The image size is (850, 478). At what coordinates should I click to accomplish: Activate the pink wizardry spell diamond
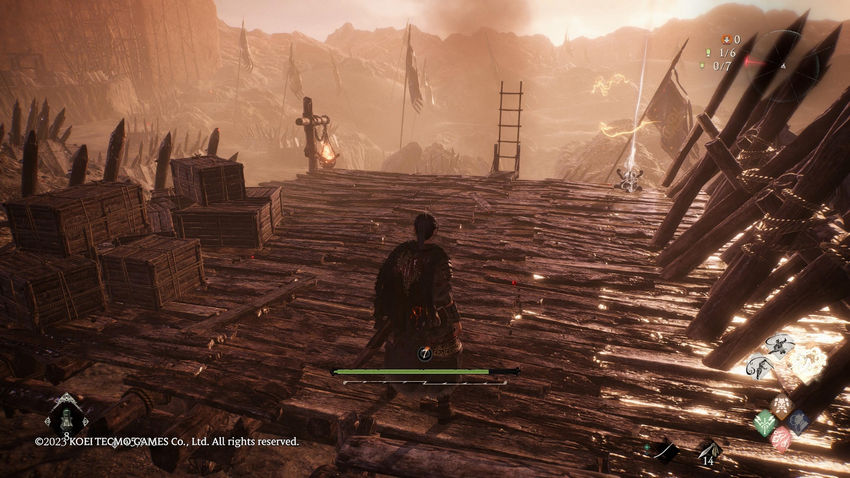pyautogui.click(x=781, y=437)
